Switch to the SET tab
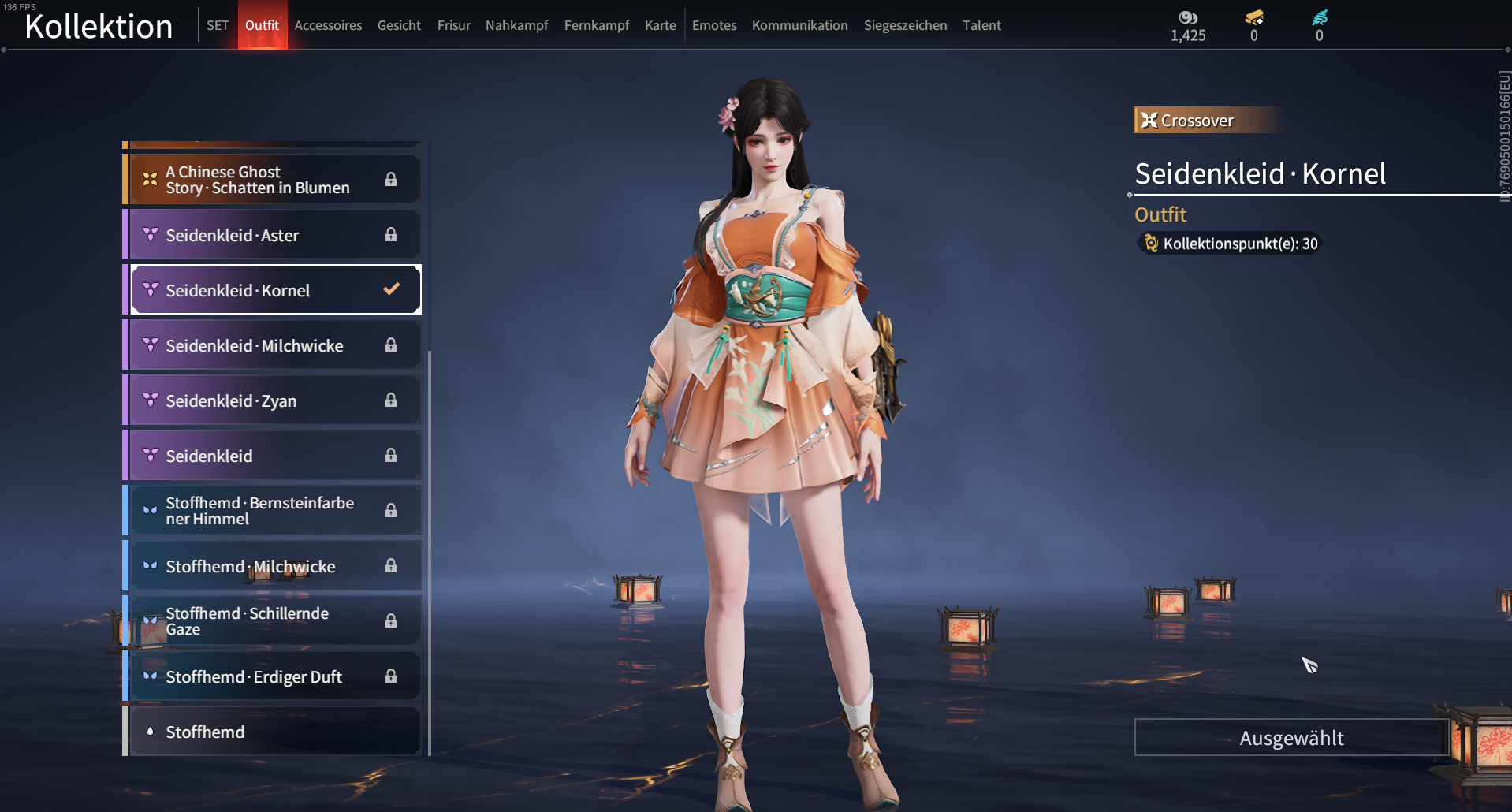The height and width of the screenshot is (812, 1512). (x=218, y=25)
